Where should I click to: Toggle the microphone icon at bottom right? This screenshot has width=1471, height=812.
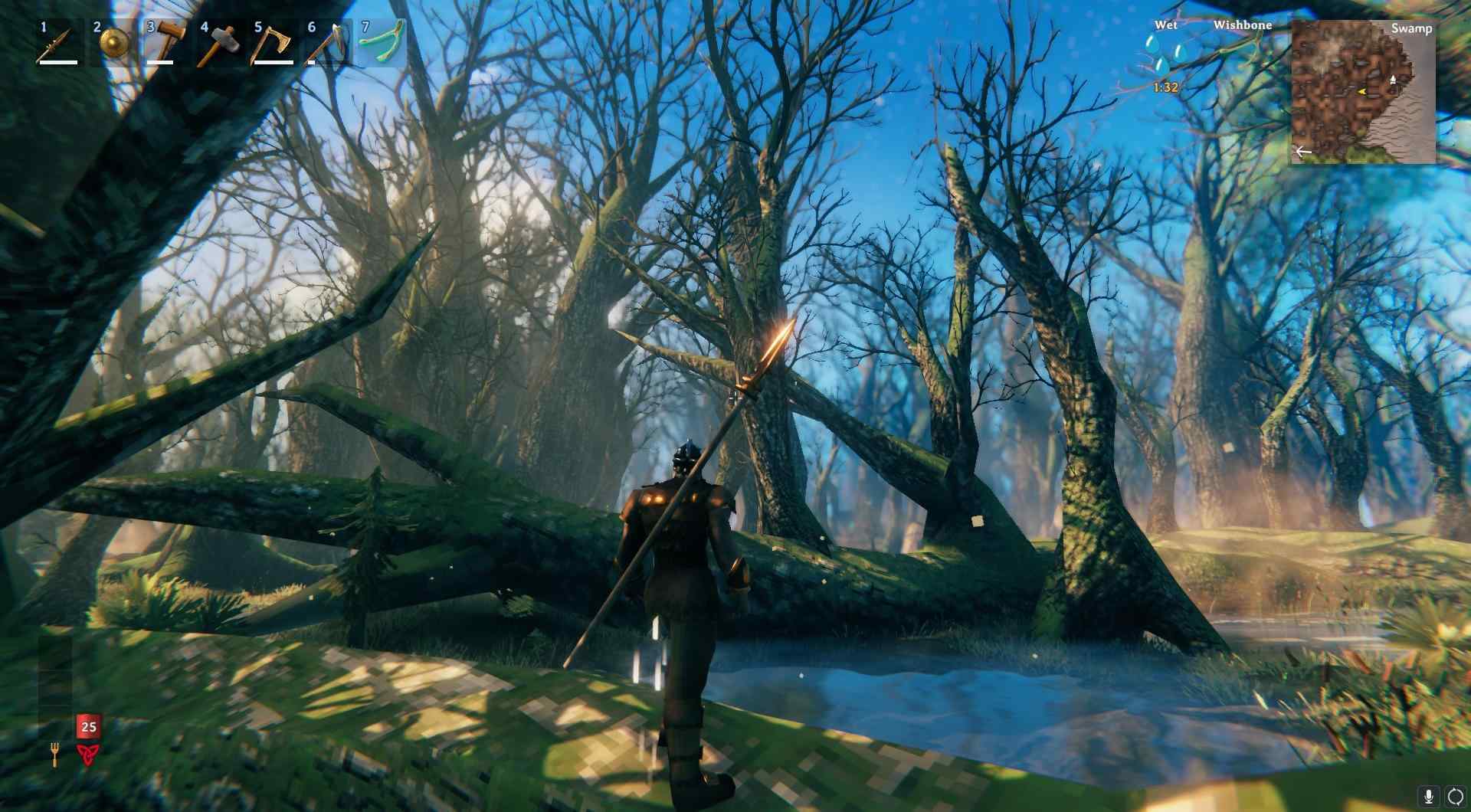click(x=1429, y=796)
